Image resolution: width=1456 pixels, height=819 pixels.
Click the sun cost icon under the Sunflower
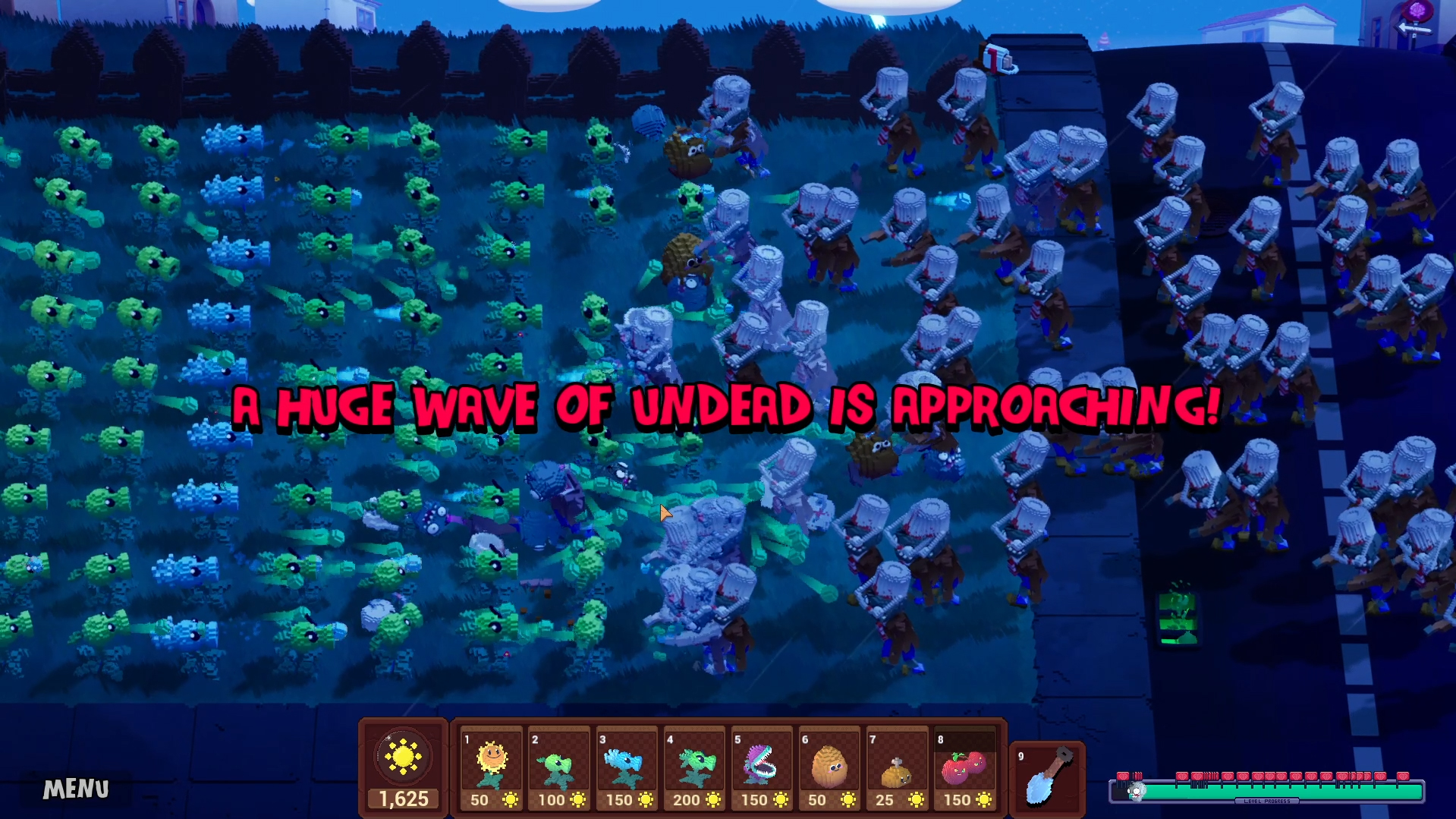click(510, 799)
